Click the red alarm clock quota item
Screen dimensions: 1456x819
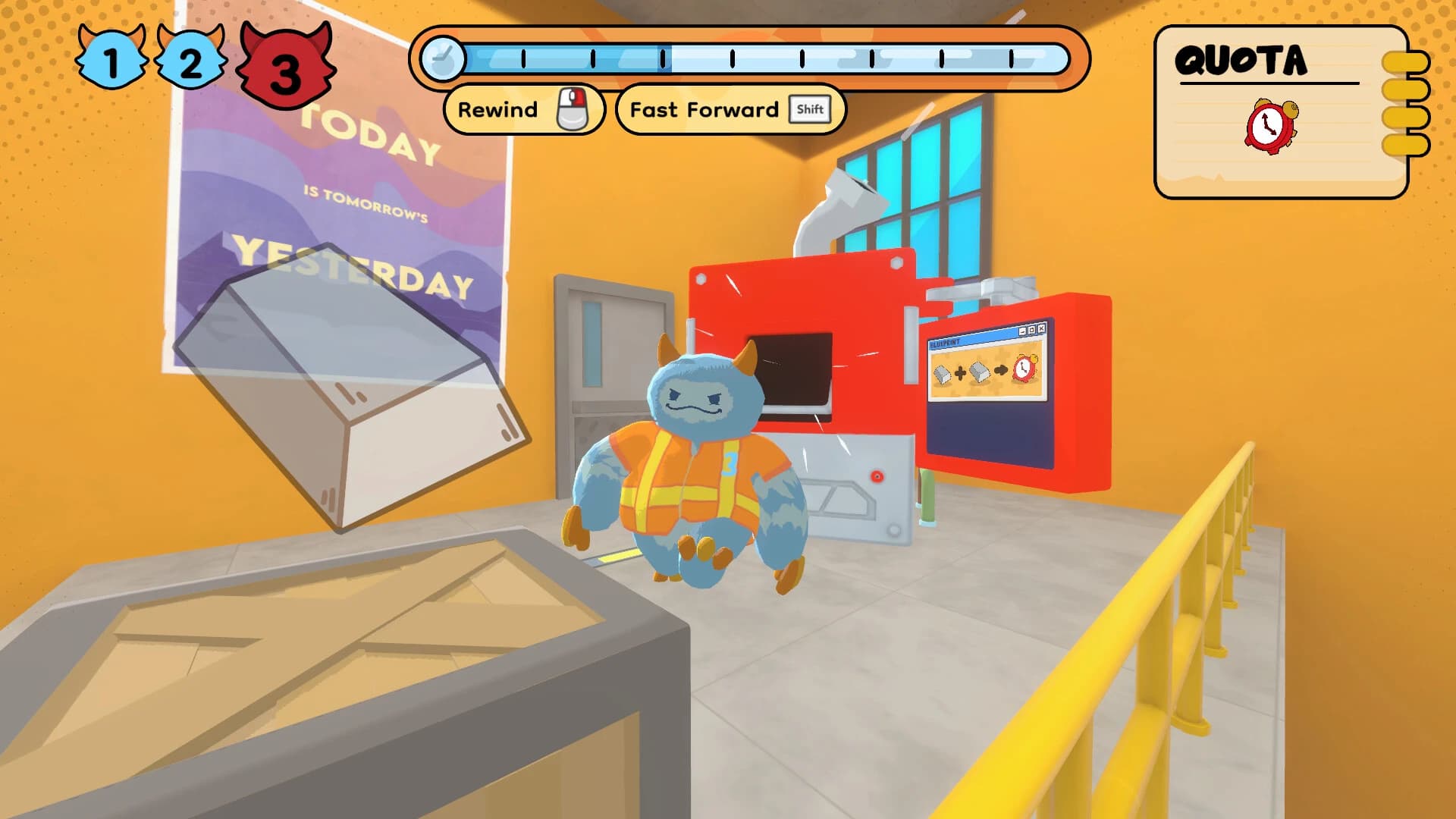tap(1271, 126)
